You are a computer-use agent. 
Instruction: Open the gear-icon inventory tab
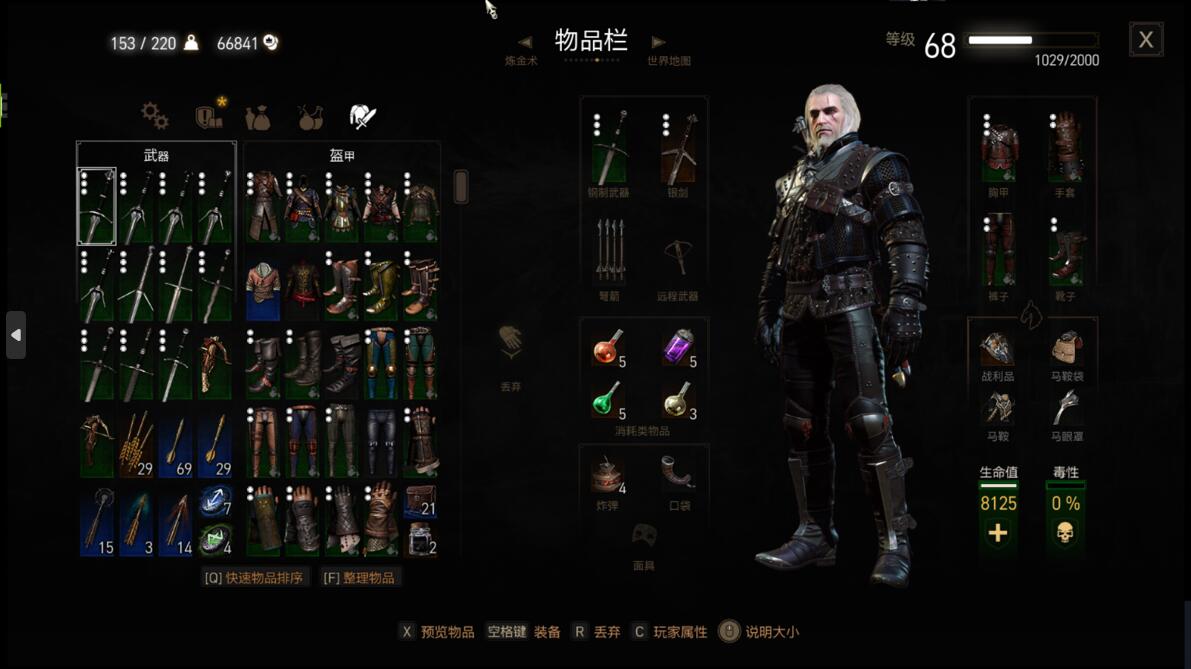[x=154, y=116]
